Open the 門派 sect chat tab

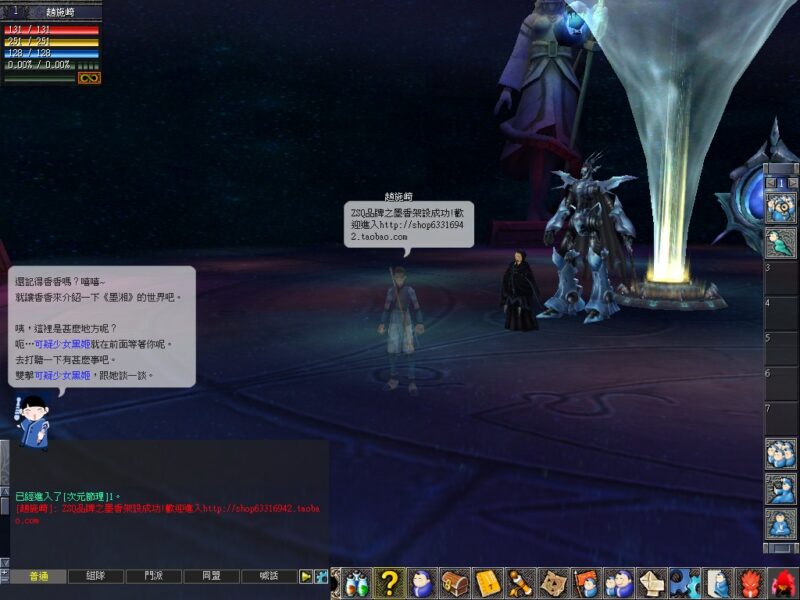pos(154,576)
